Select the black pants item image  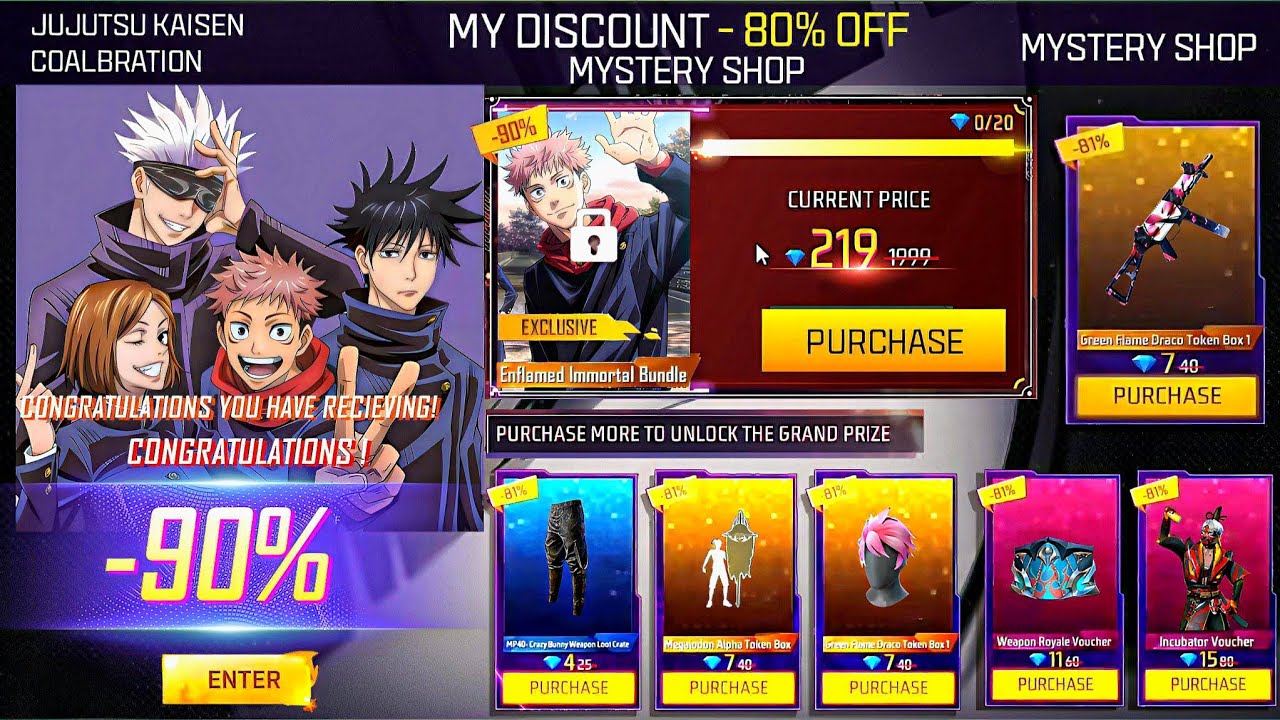(x=568, y=558)
